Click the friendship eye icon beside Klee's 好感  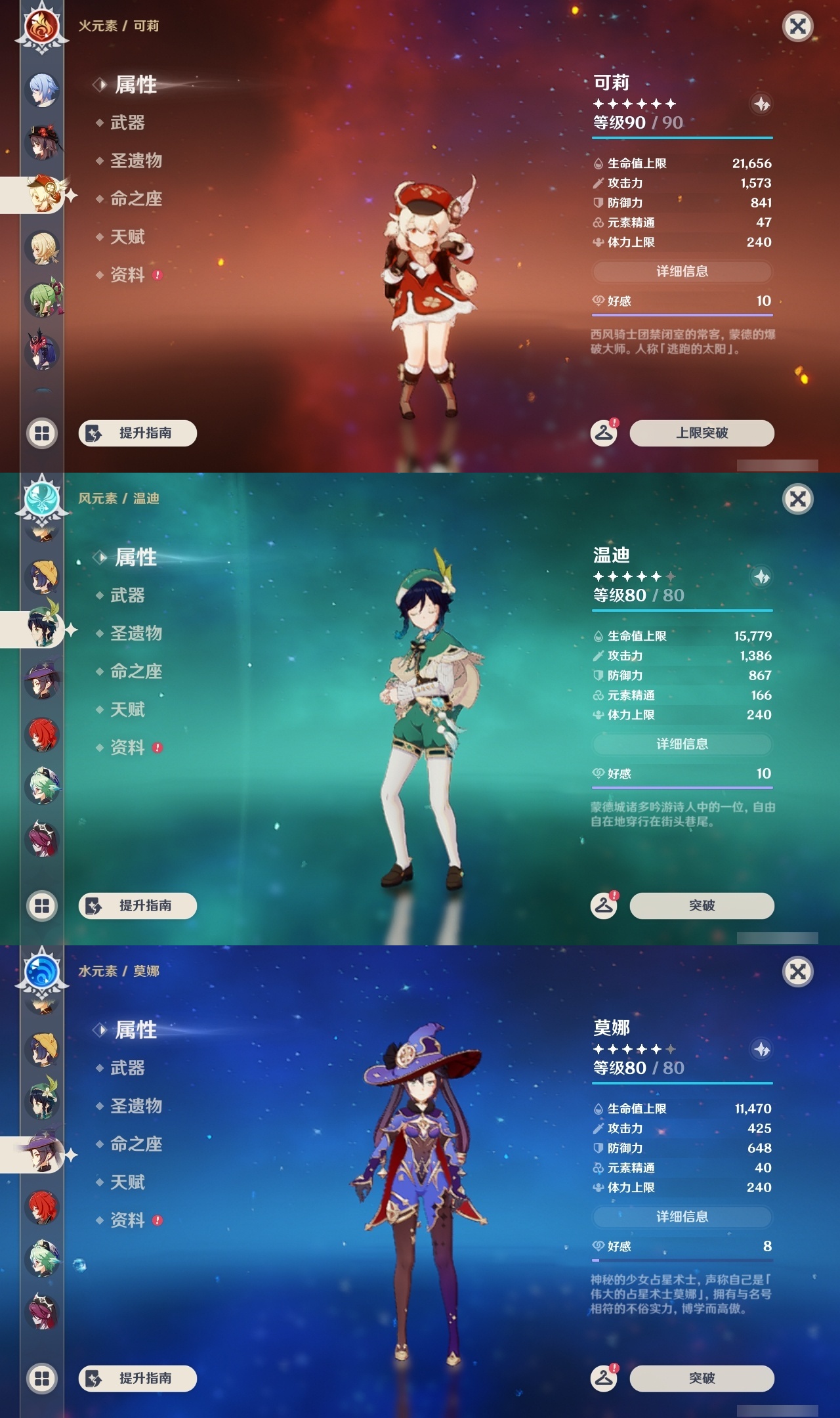tap(597, 302)
